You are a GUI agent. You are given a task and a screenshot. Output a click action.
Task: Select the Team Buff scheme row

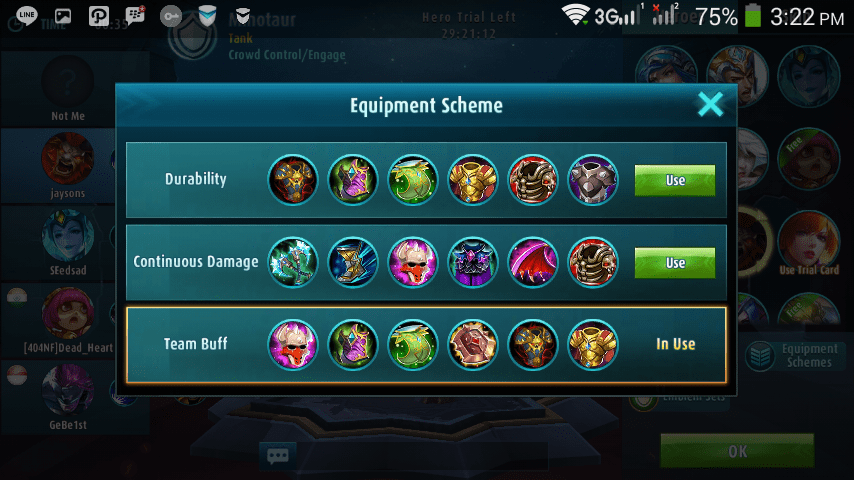point(426,344)
